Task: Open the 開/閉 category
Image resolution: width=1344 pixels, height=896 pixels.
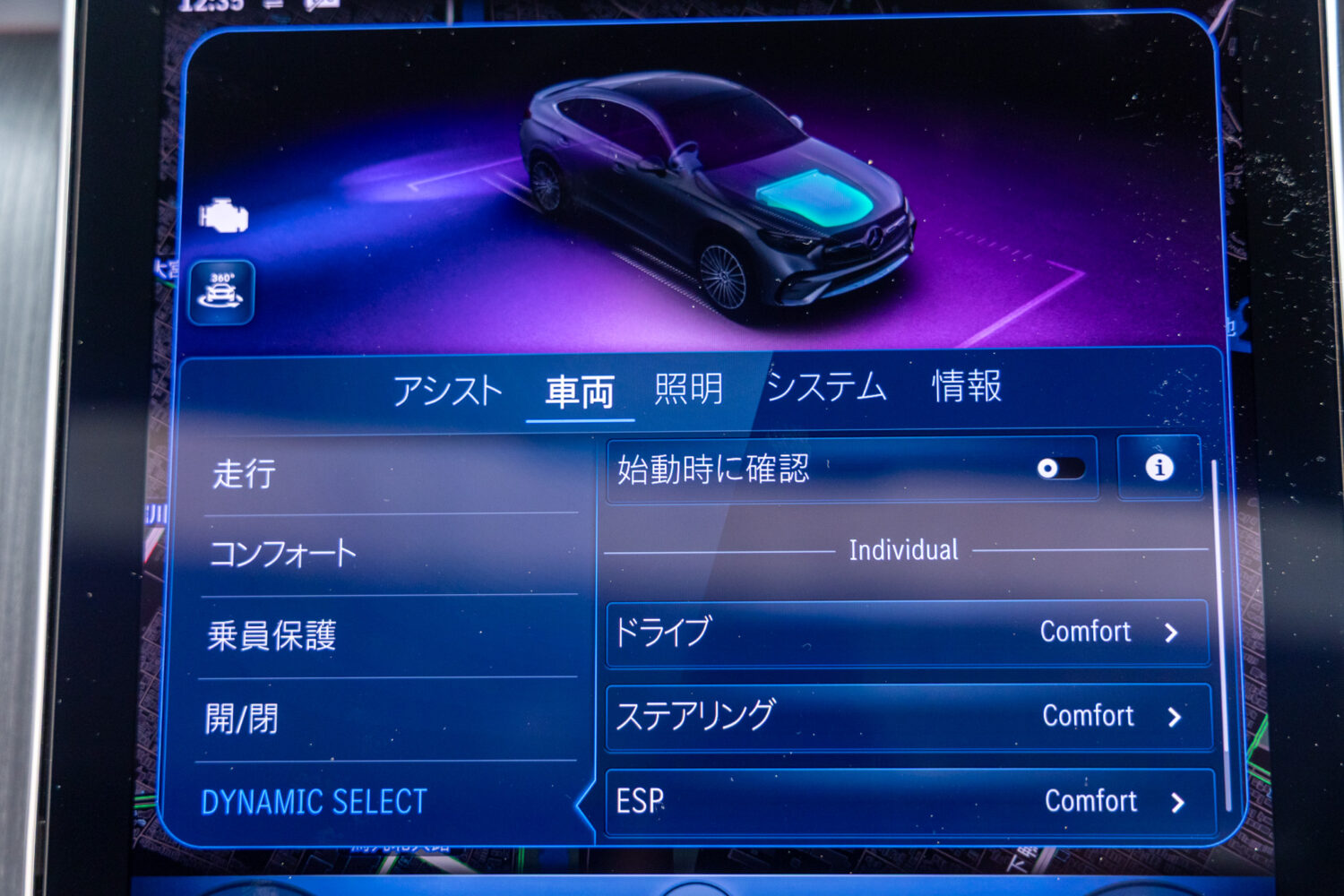Action: pyautogui.click(x=244, y=717)
